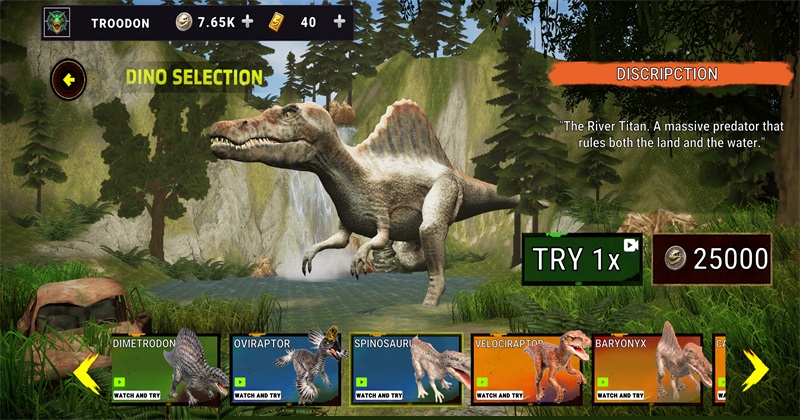Add more silver coins with the plus button

247,22
